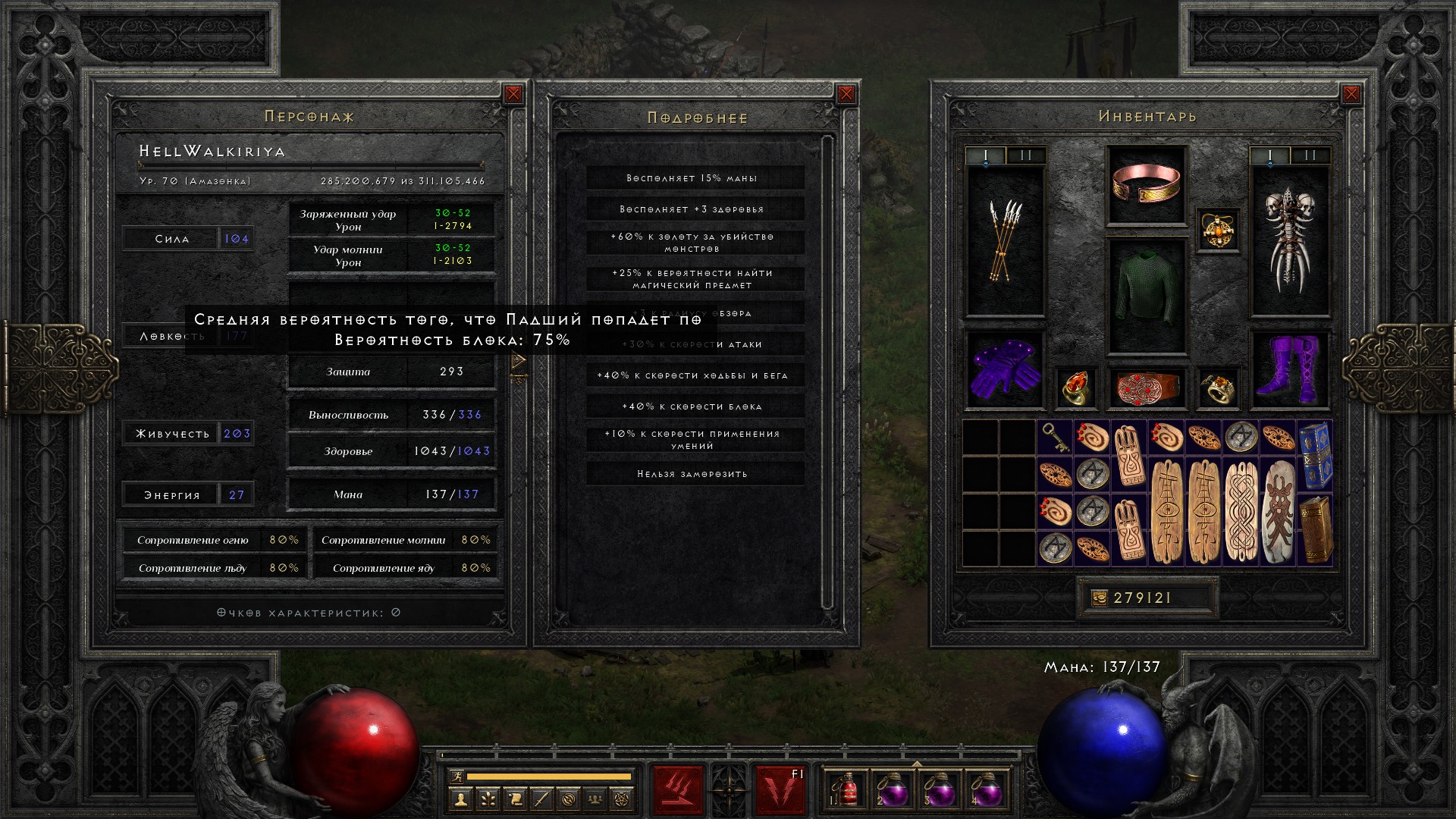
Task: Click the gold amount button
Action: pyautogui.click(x=1098, y=598)
